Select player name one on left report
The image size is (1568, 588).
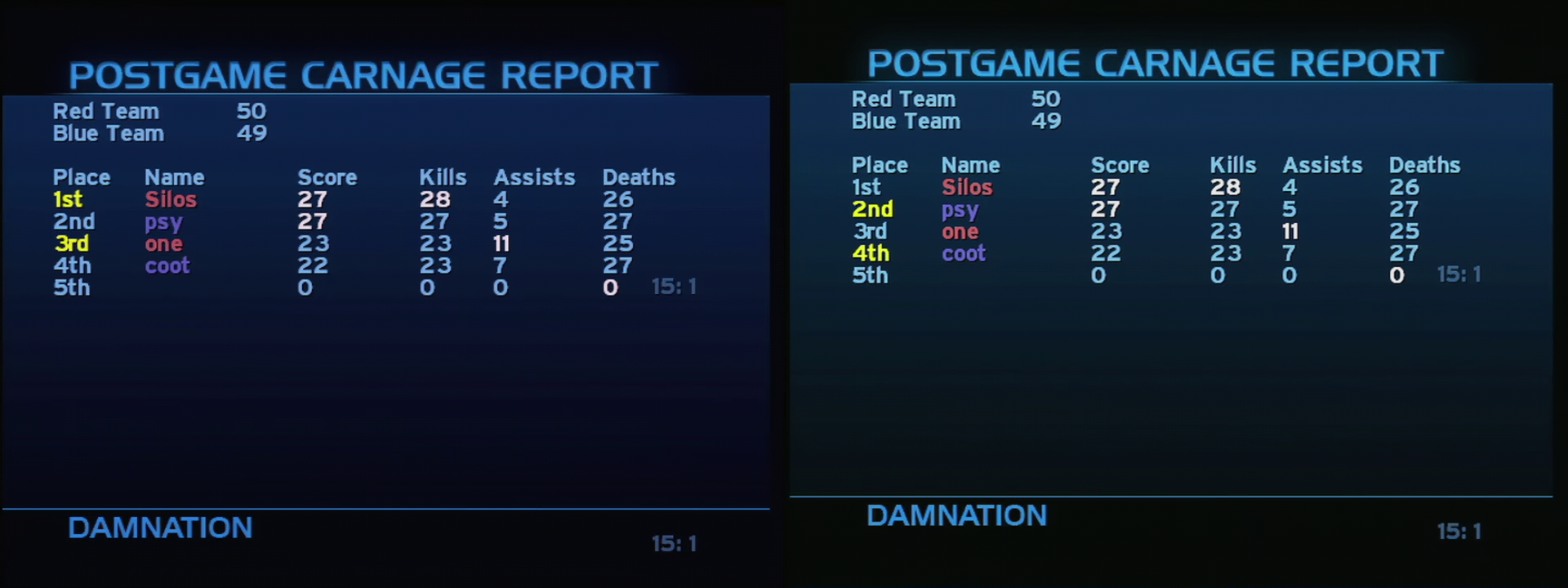coord(163,243)
